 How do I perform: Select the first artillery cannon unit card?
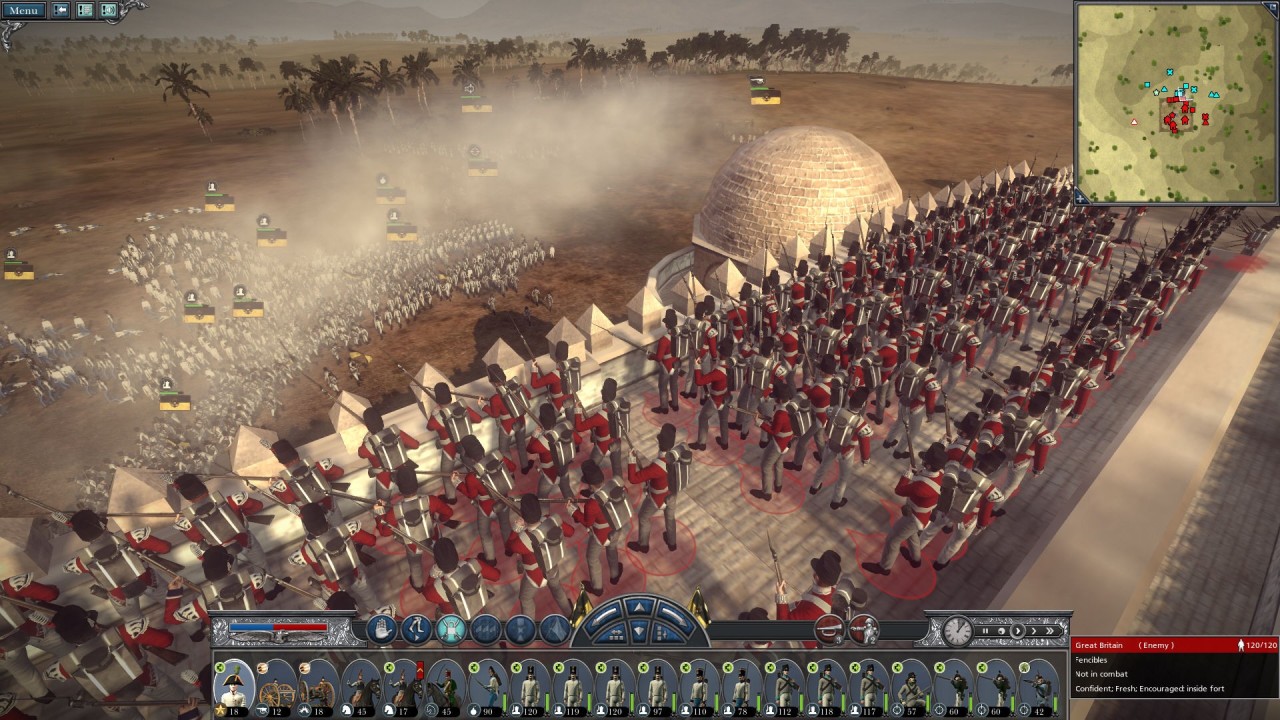coord(277,684)
